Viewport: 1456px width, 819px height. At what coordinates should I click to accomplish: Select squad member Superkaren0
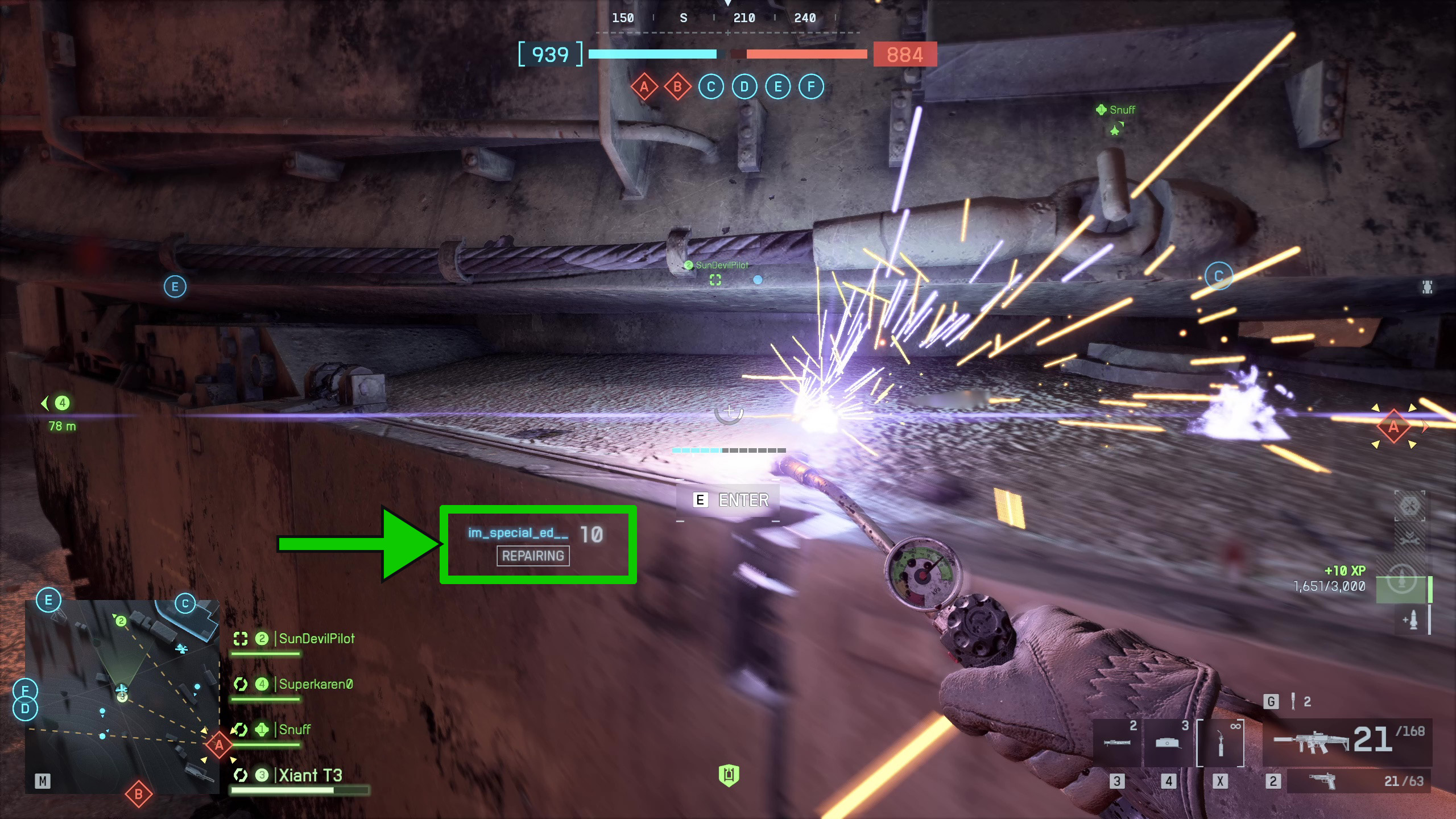(316, 684)
